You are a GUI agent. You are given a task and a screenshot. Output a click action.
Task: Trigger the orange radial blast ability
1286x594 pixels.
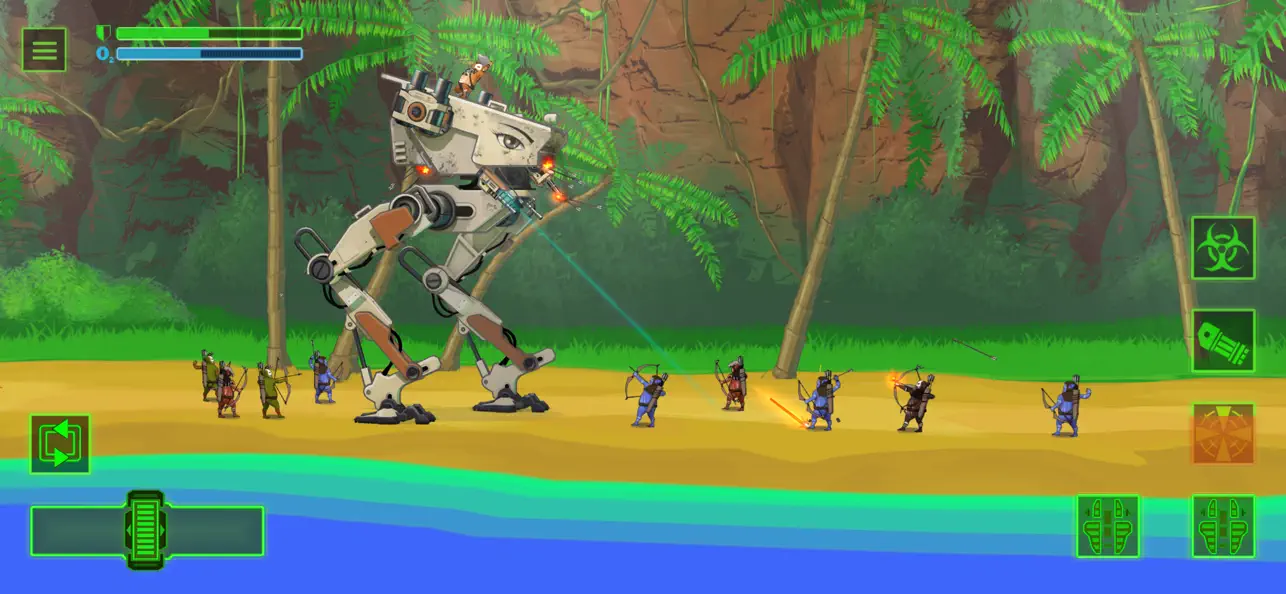1222,433
